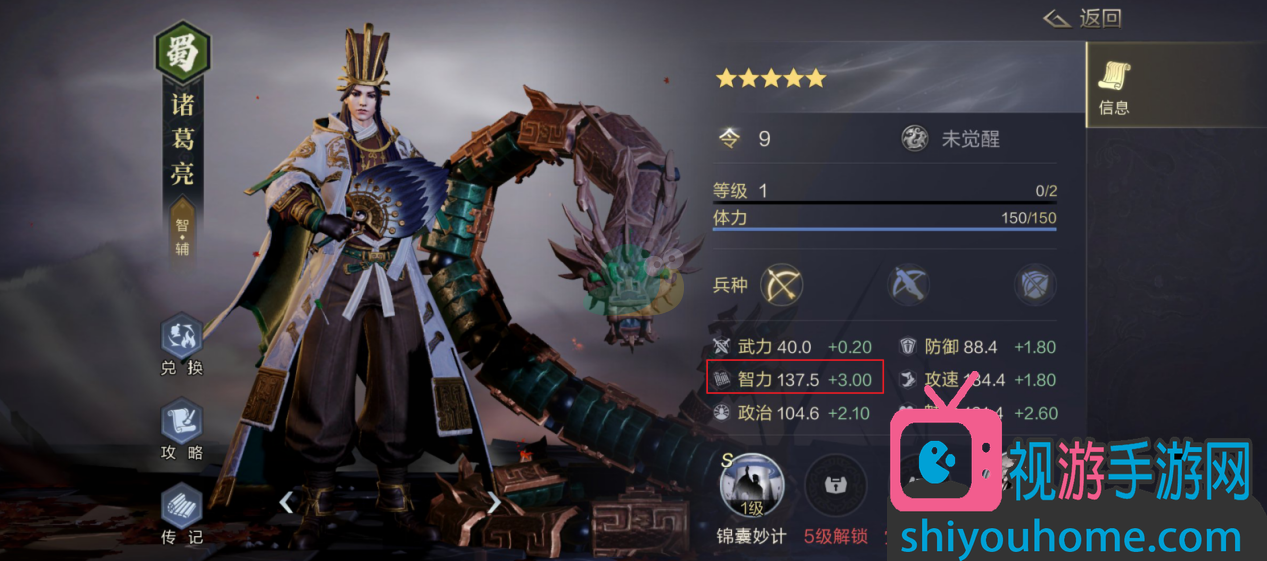Open the 信息 scroll tab
The height and width of the screenshot is (561, 1267).
tap(1114, 86)
